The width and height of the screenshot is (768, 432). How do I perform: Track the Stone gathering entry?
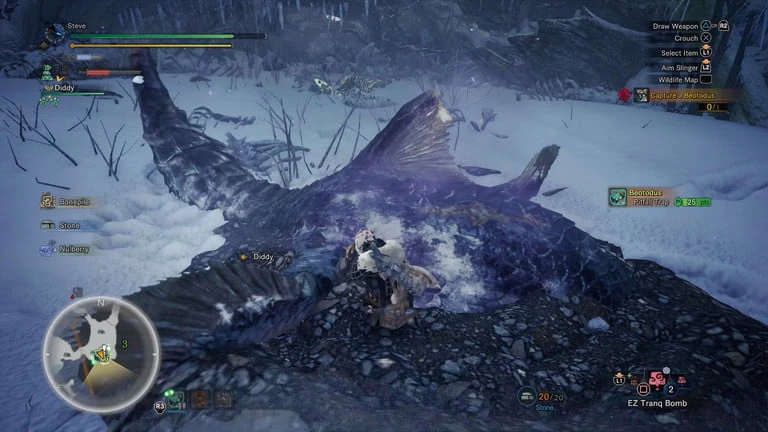[61, 225]
